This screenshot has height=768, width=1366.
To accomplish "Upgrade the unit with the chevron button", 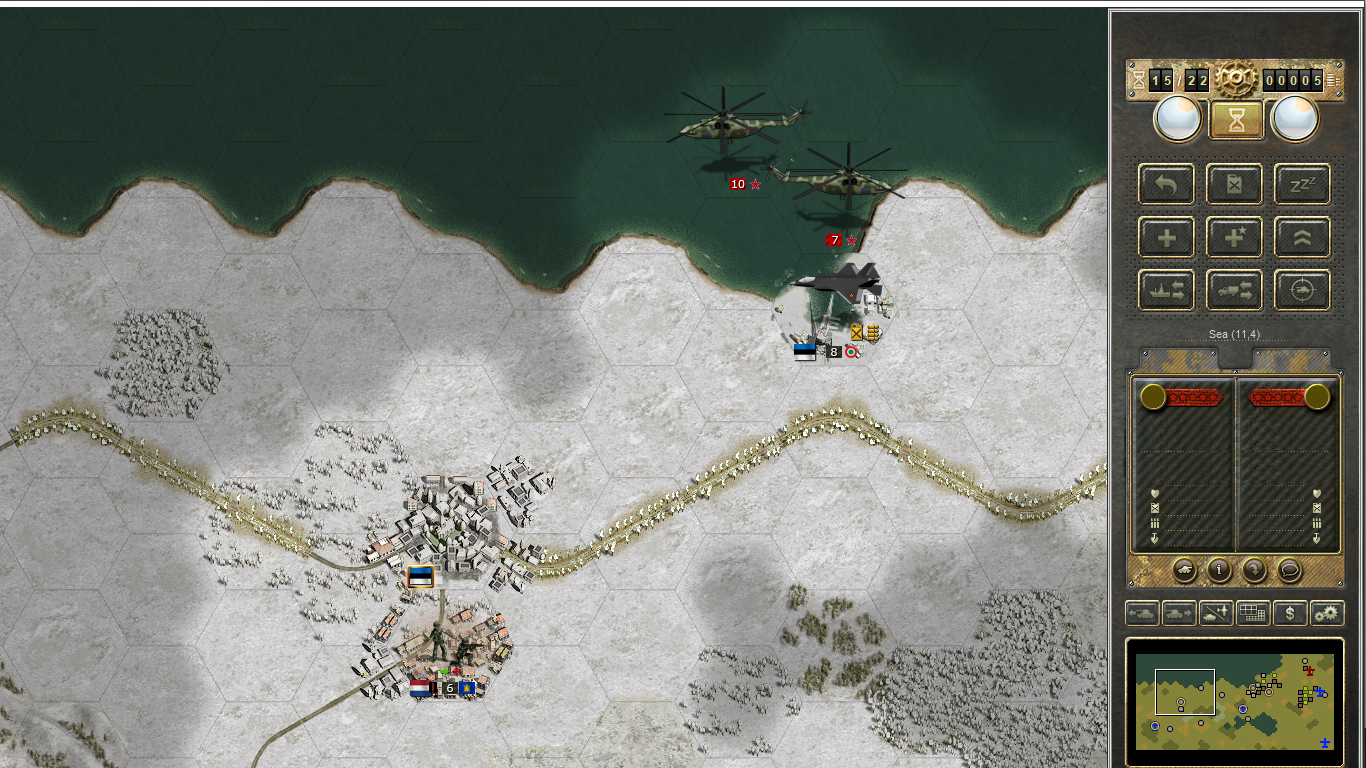I will click(x=1302, y=238).
